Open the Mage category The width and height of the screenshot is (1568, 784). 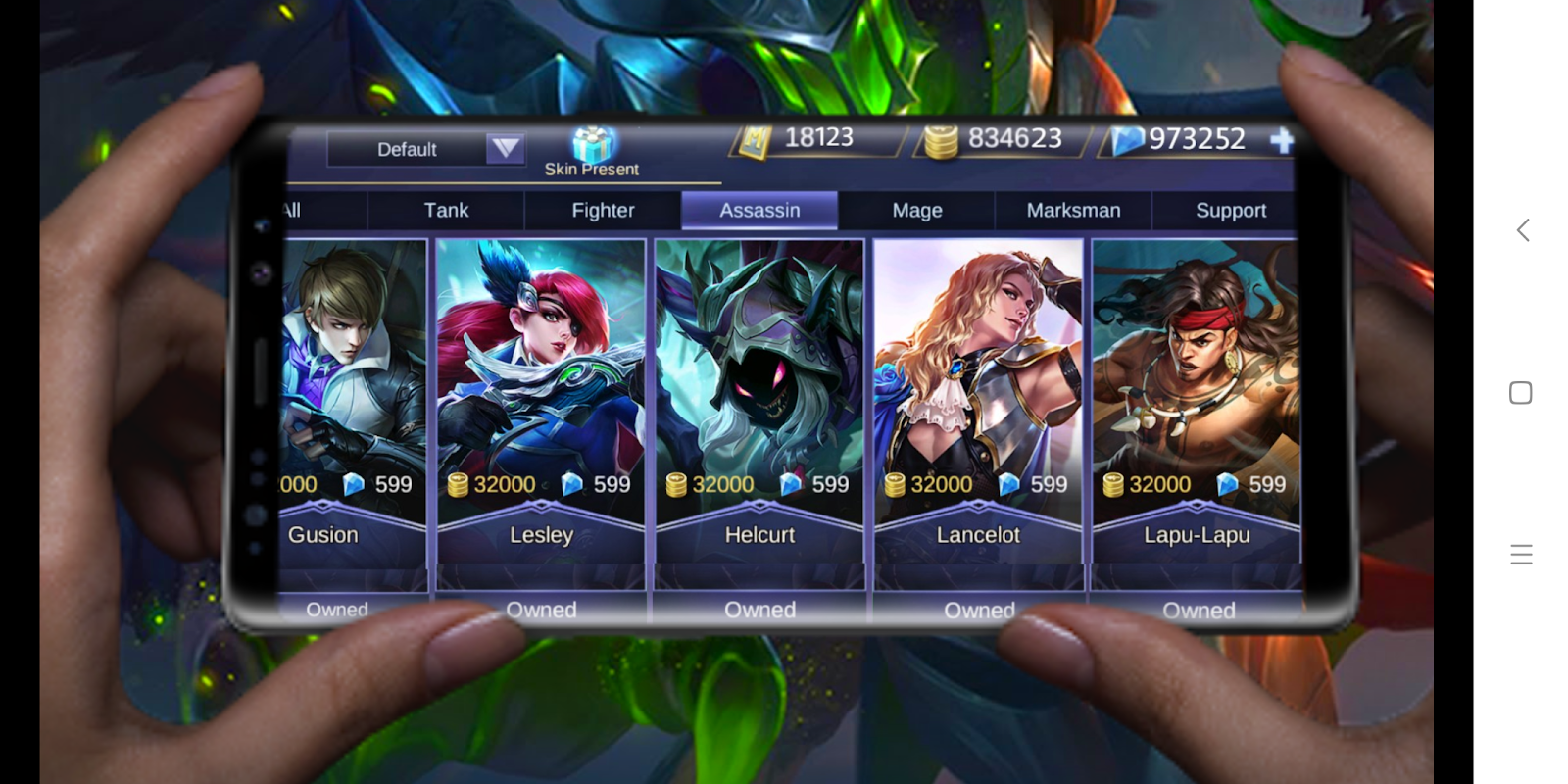916,210
